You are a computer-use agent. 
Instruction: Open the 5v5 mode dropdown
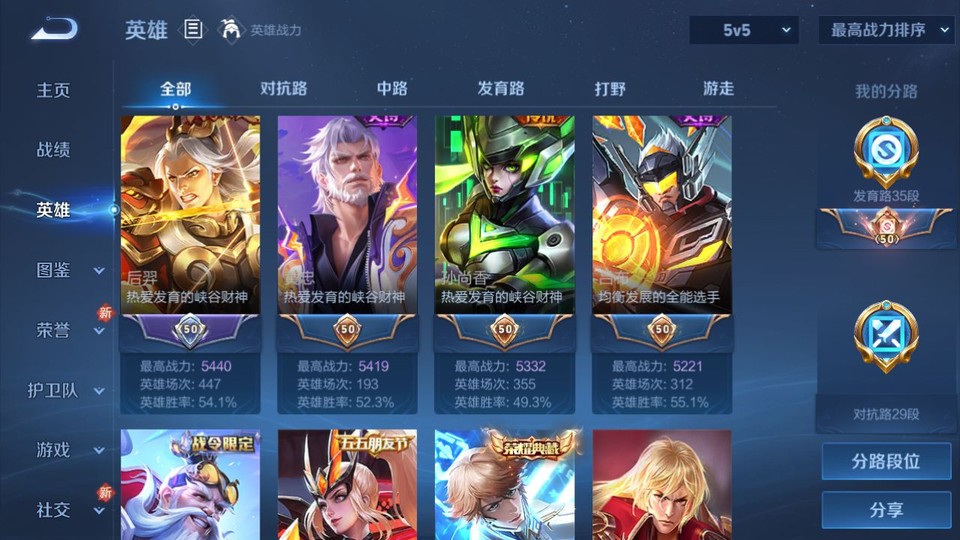[x=744, y=30]
